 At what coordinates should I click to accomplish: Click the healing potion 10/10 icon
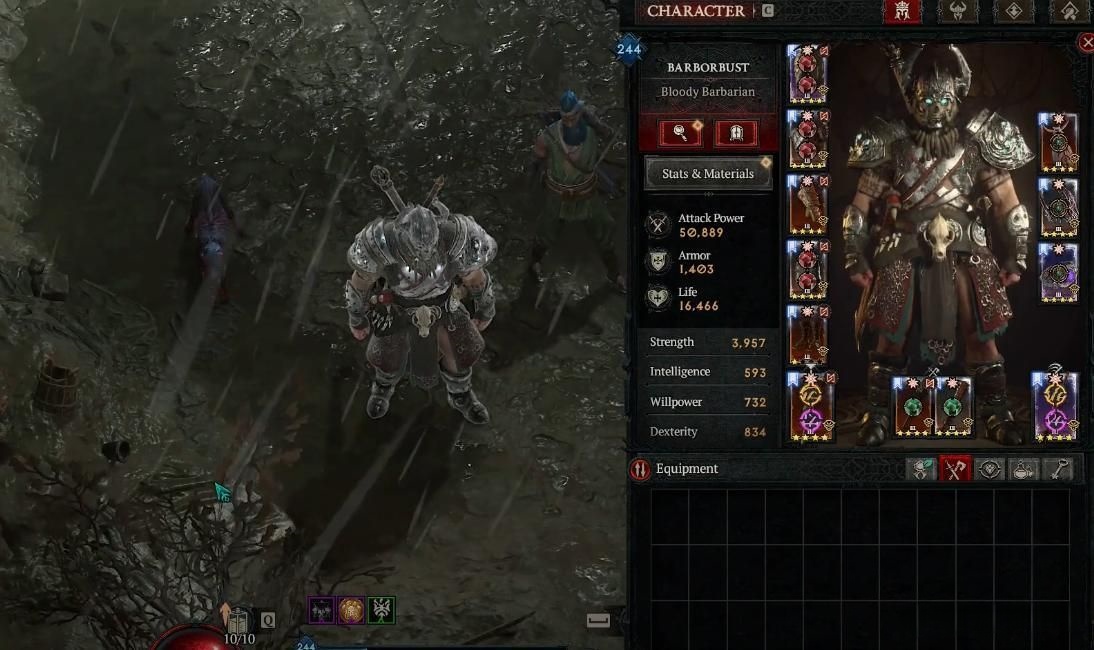238,624
